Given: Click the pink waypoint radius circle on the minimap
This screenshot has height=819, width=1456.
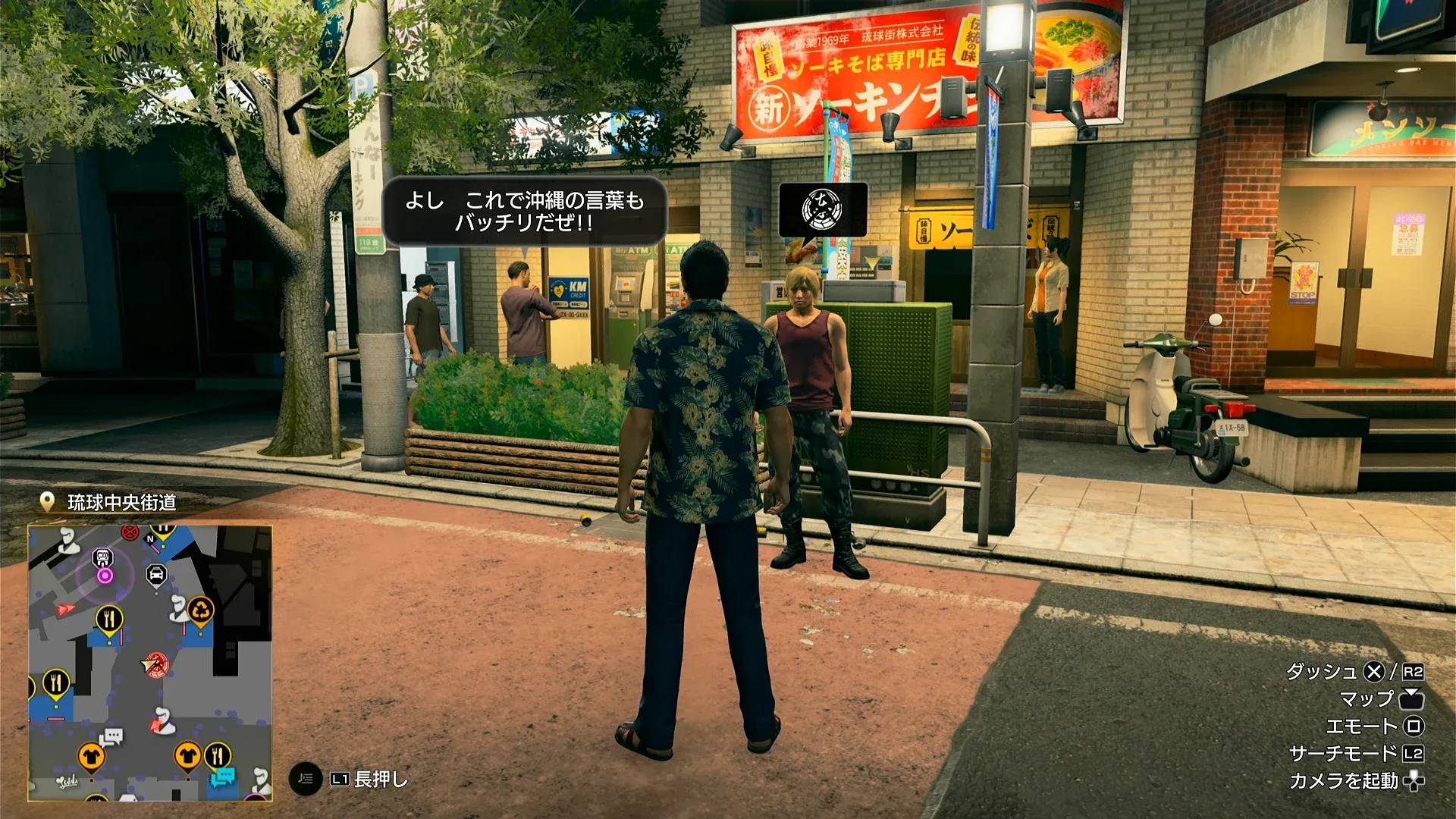Looking at the screenshot, I should 103,575.
